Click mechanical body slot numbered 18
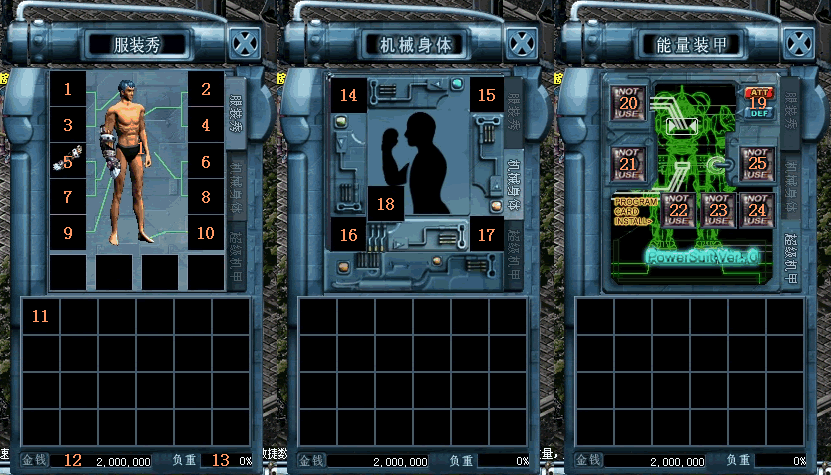831x475 pixels. (385, 202)
